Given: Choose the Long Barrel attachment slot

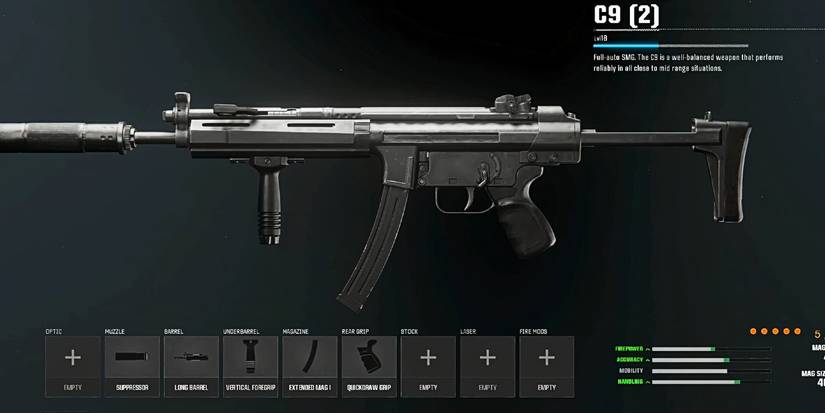Looking at the screenshot, I should tap(191, 365).
